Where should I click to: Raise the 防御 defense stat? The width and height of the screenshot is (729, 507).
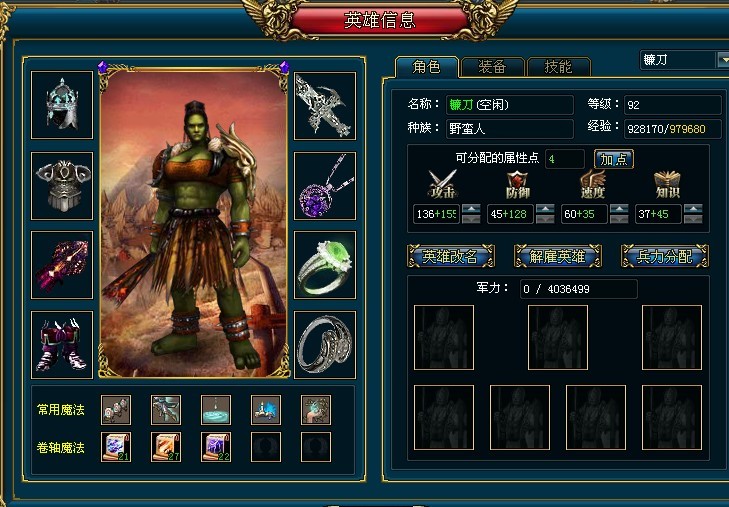(x=545, y=209)
